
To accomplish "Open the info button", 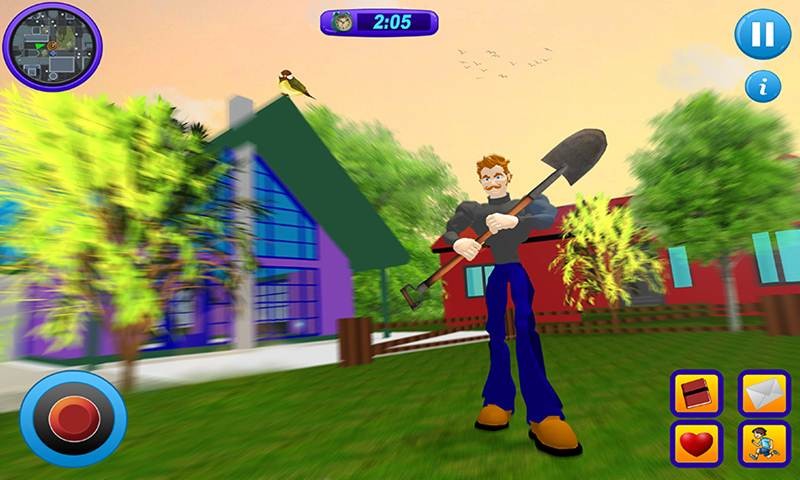I will point(762,86).
